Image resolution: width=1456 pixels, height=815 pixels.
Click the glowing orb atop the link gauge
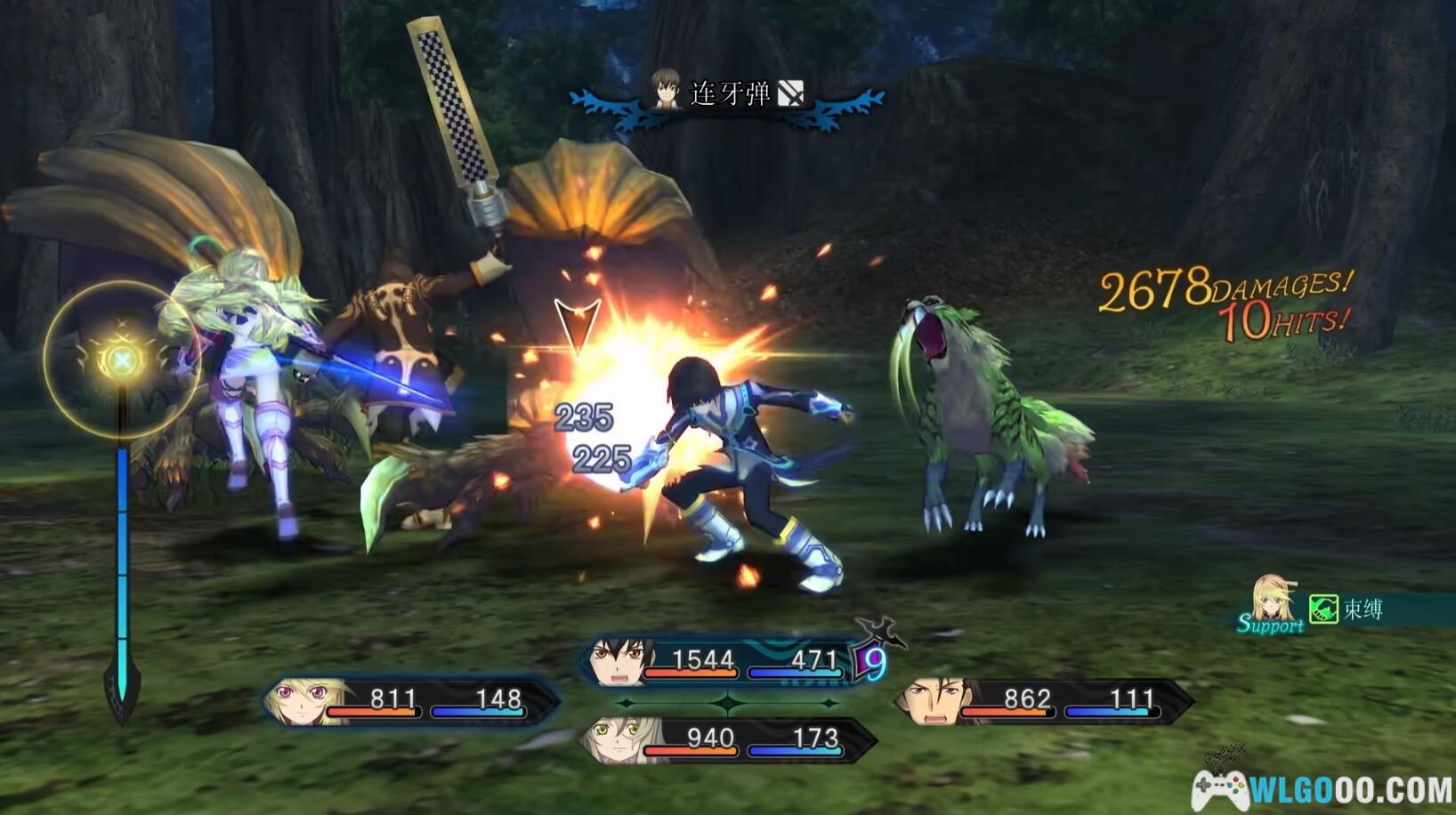click(122, 359)
